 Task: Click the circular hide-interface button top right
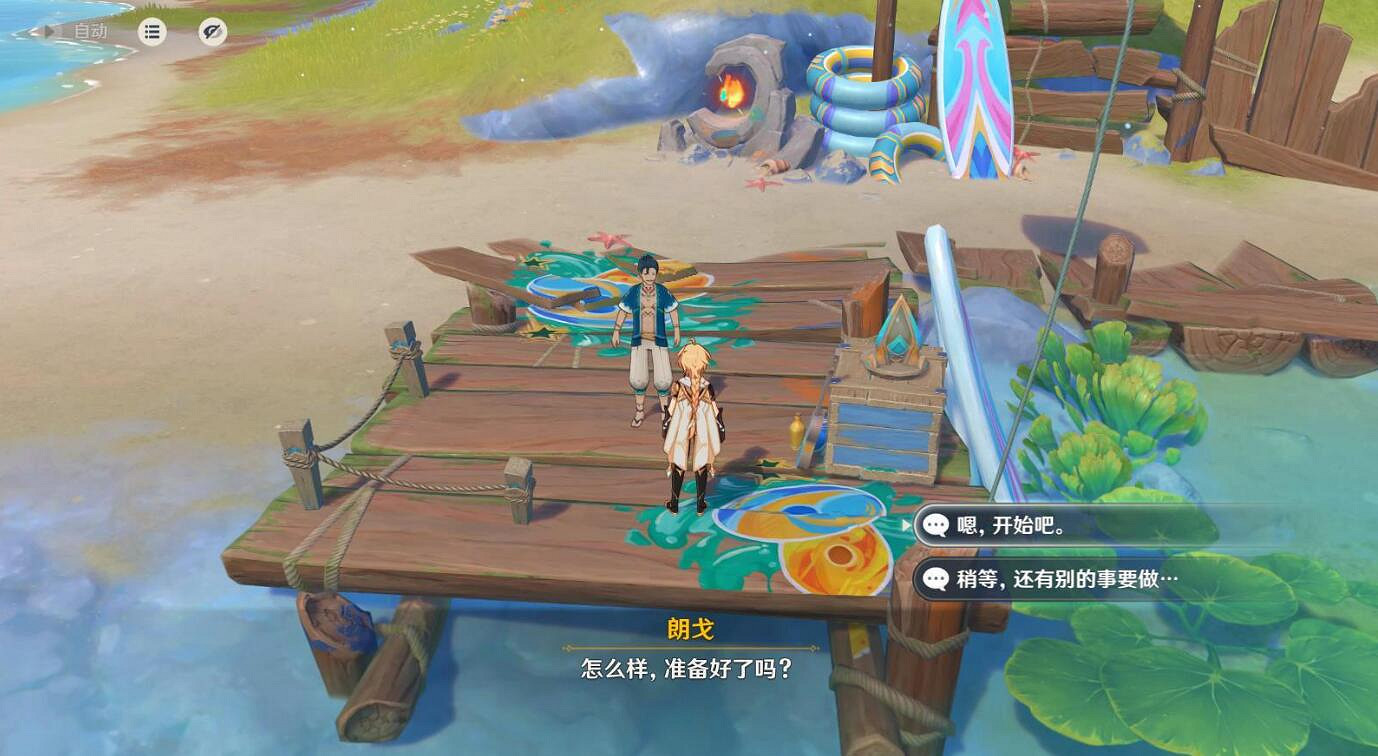pyautogui.click(x=211, y=31)
